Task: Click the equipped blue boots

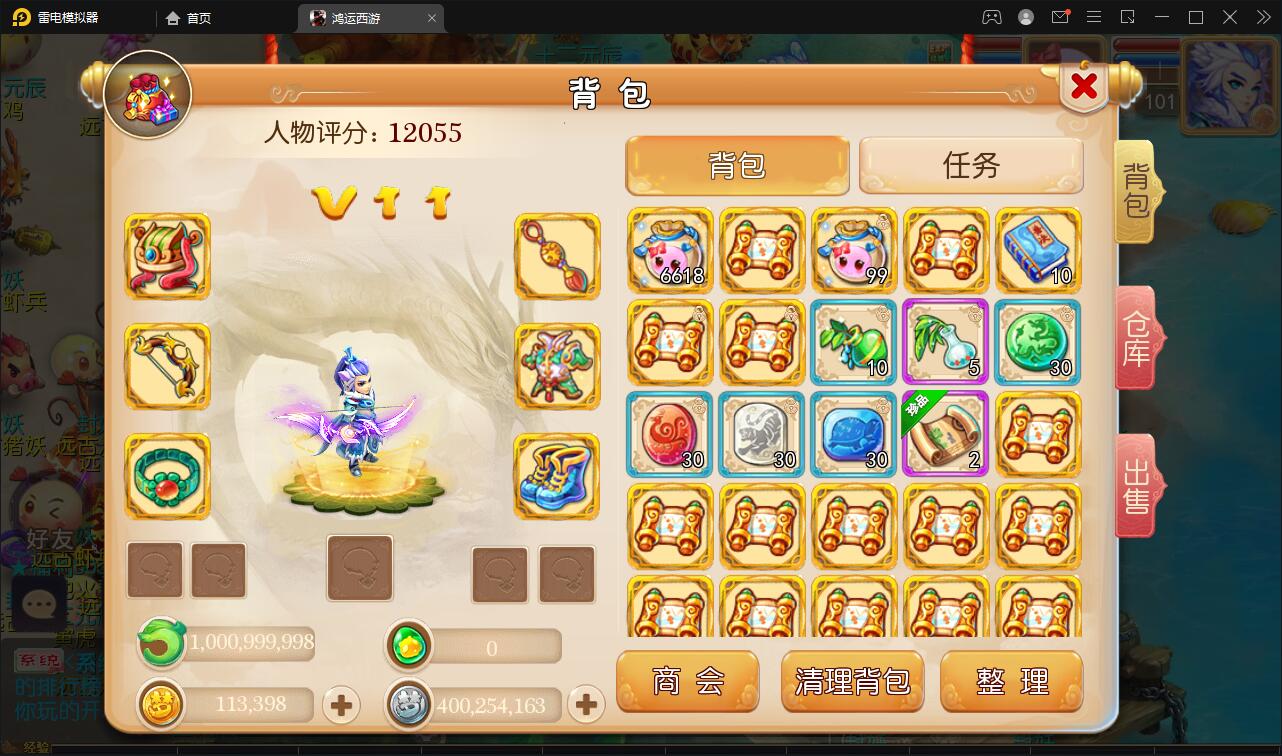Action: point(556,476)
